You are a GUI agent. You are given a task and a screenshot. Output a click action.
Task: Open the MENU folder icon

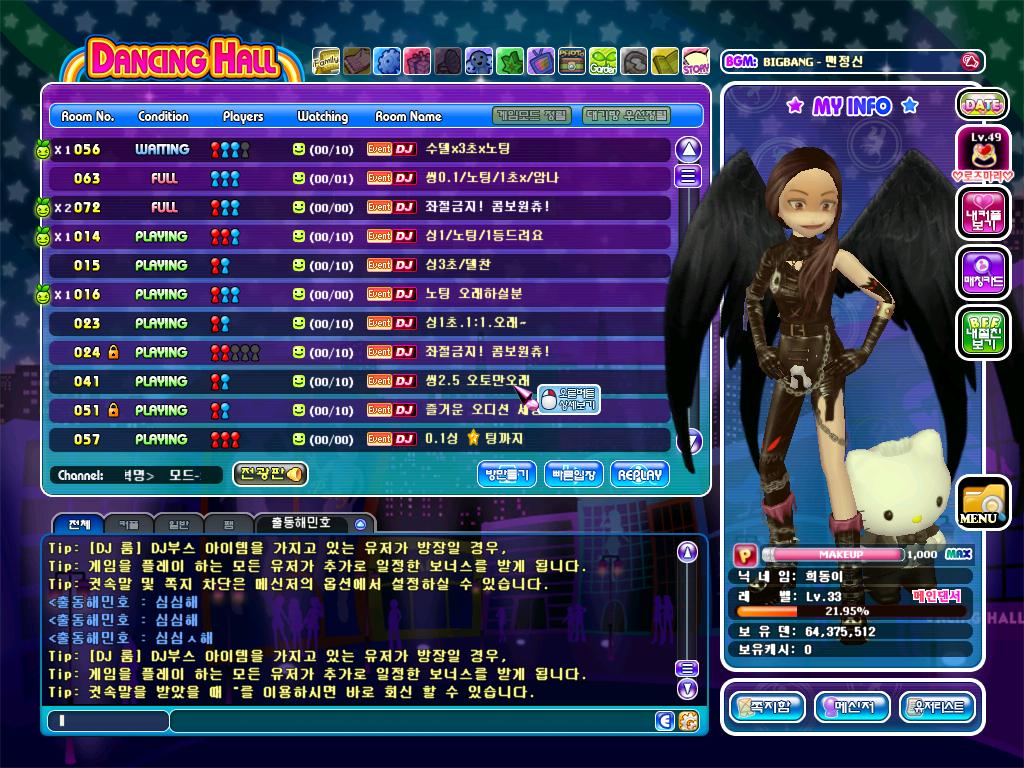[981, 503]
